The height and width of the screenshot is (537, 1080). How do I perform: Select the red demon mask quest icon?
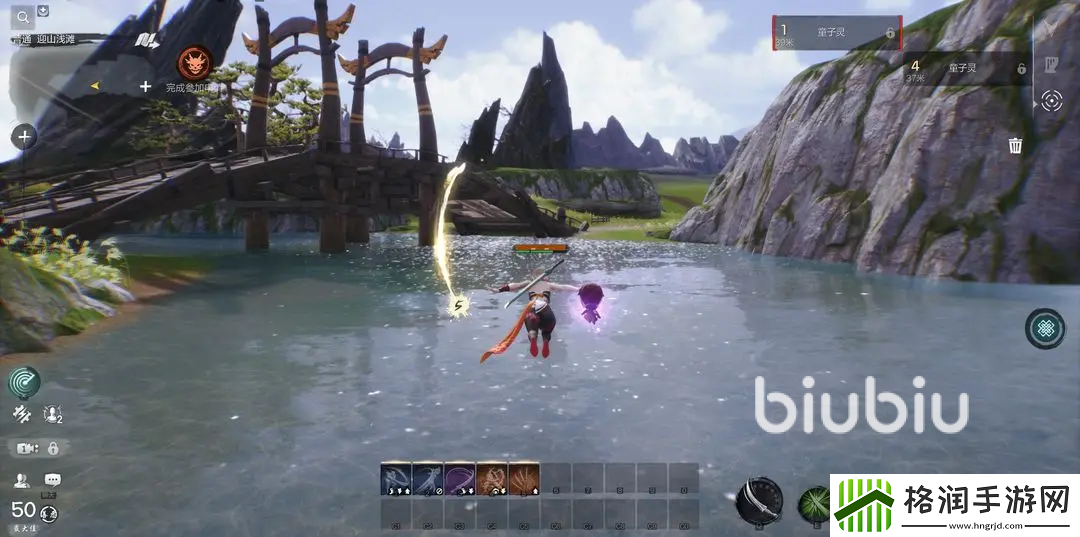(194, 62)
